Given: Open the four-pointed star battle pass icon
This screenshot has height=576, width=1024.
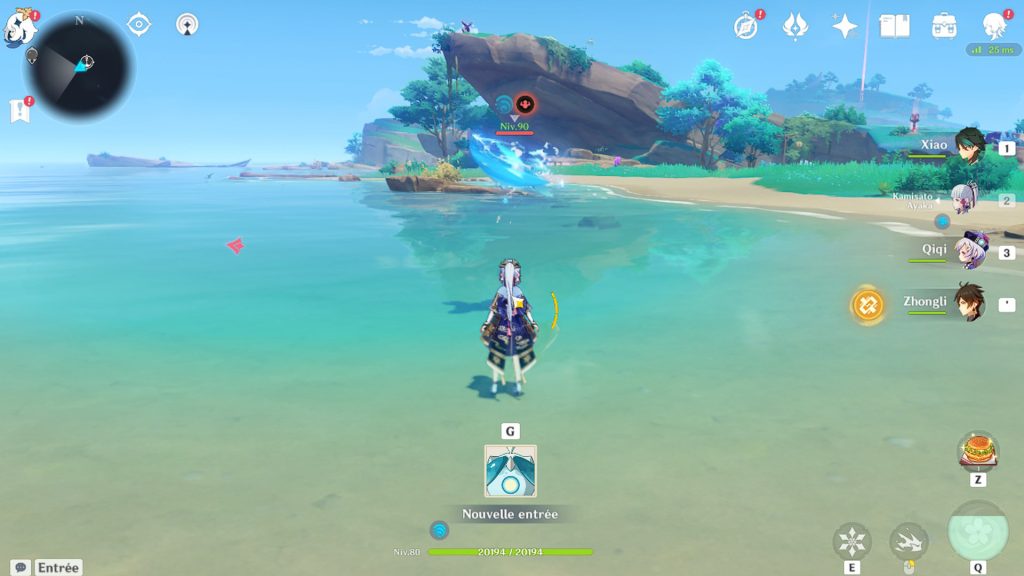Looking at the screenshot, I should click(845, 26).
